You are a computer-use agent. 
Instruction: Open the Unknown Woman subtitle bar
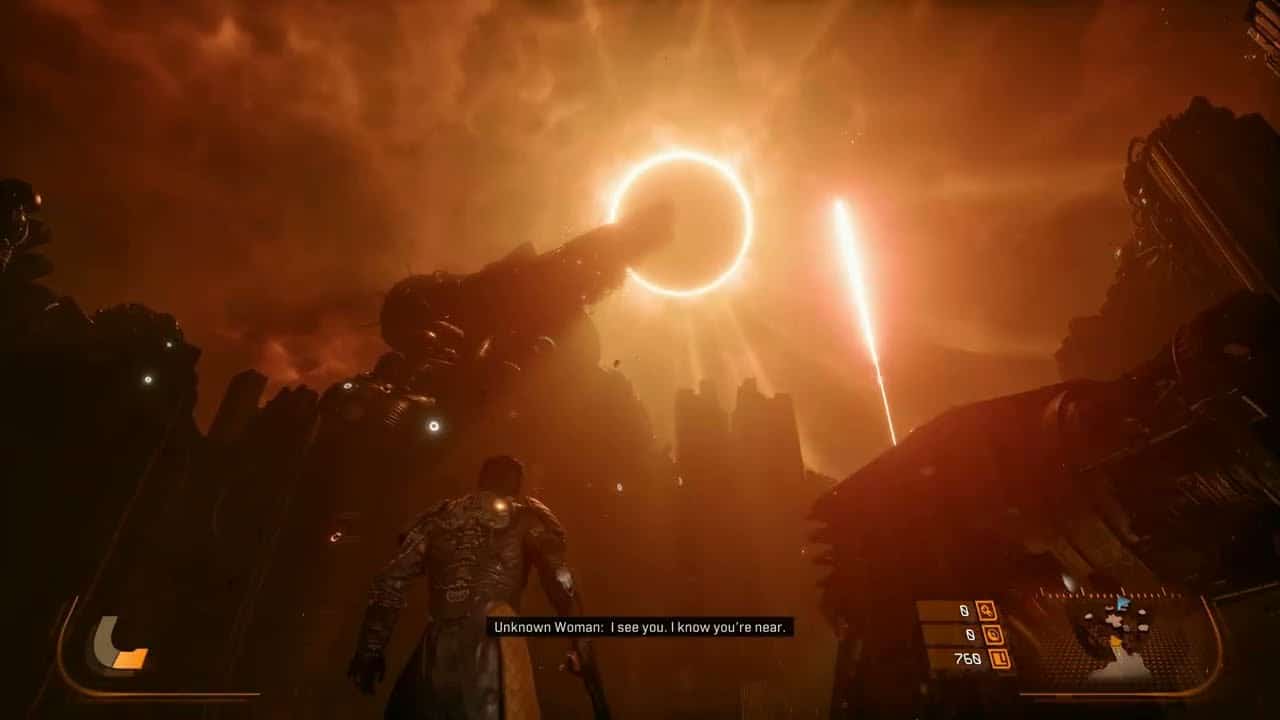(x=640, y=629)
